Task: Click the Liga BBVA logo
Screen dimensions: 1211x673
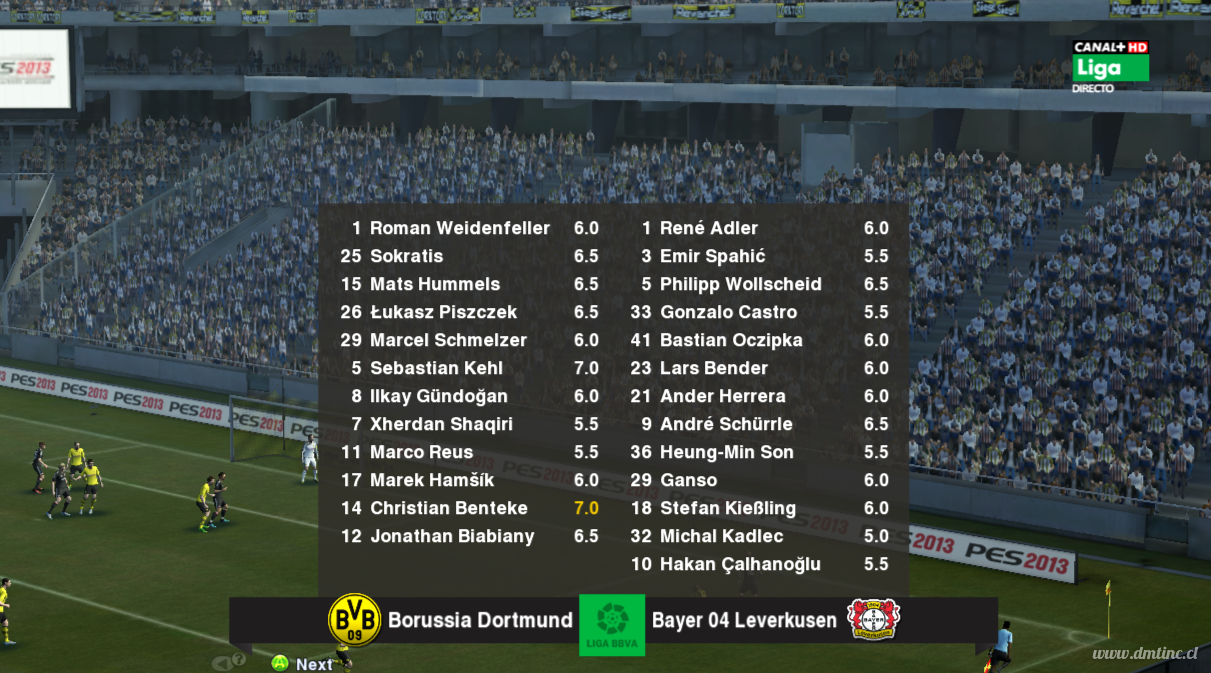Action: tap(612, 624)
